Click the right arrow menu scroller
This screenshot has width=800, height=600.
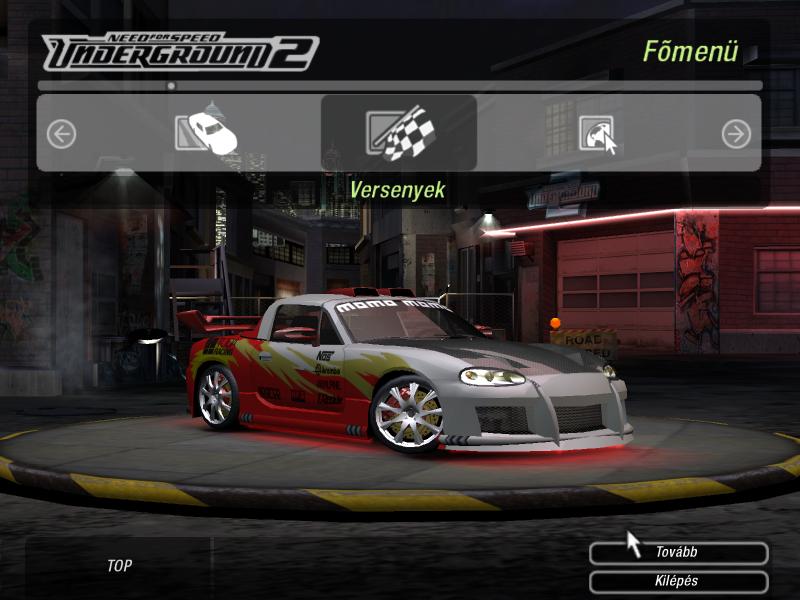click(736, 134)
